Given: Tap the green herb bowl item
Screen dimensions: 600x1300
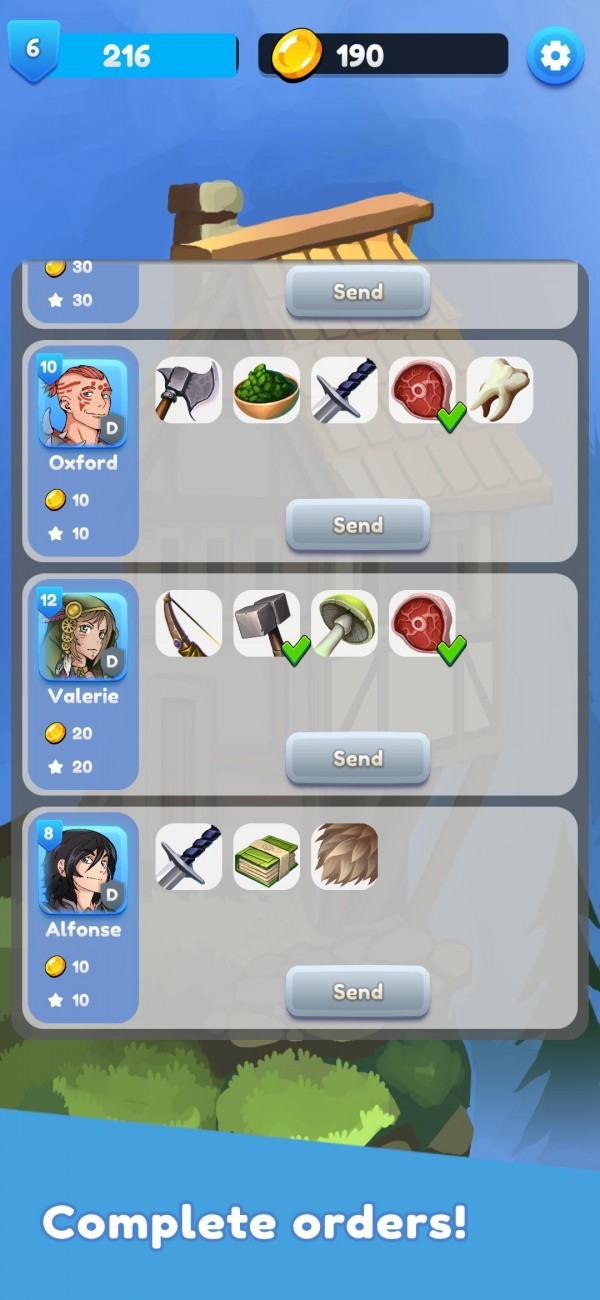Looking at the screenshot, I should [x=266, y=390].
